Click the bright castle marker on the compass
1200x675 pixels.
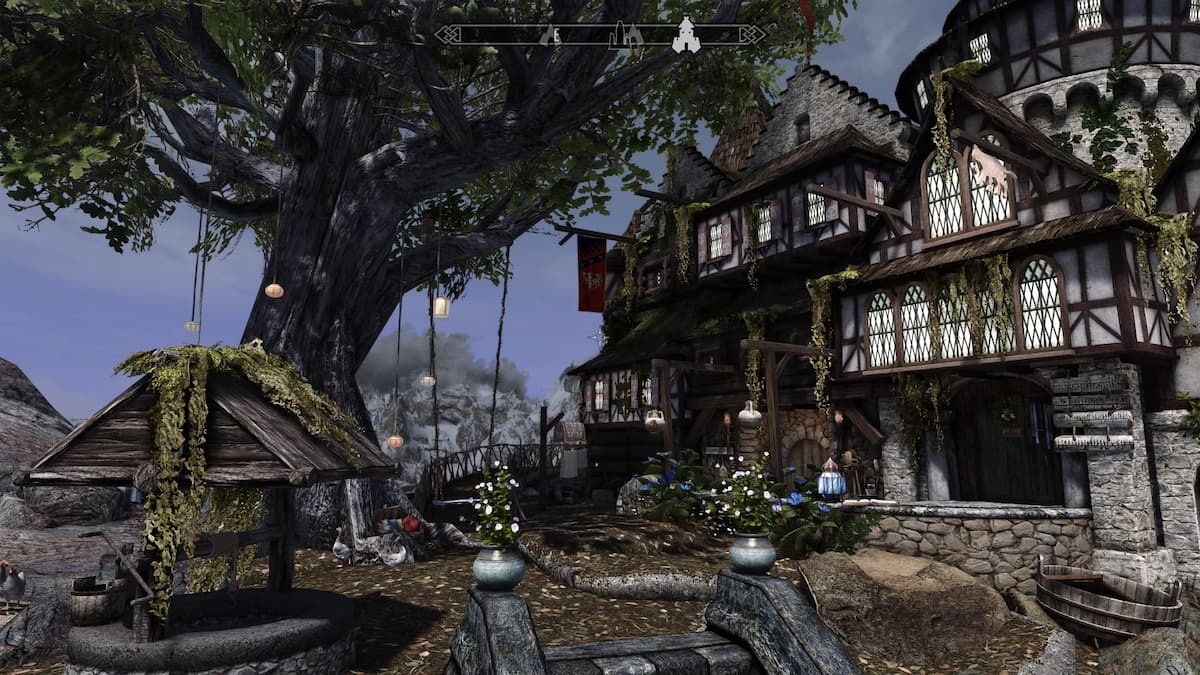tap(686, 35)
